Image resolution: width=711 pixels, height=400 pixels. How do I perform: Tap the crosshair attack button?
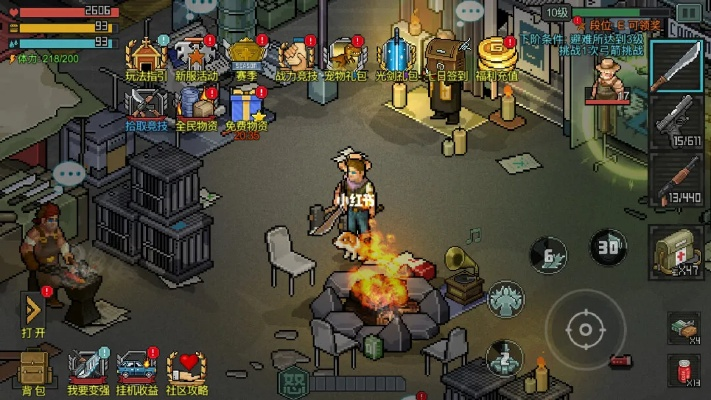pos(582,328)
